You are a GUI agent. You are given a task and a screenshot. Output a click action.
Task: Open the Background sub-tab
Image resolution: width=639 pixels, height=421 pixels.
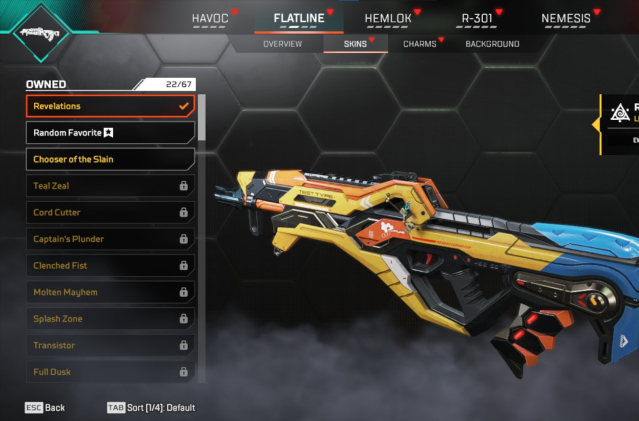[x=492, y=44]
